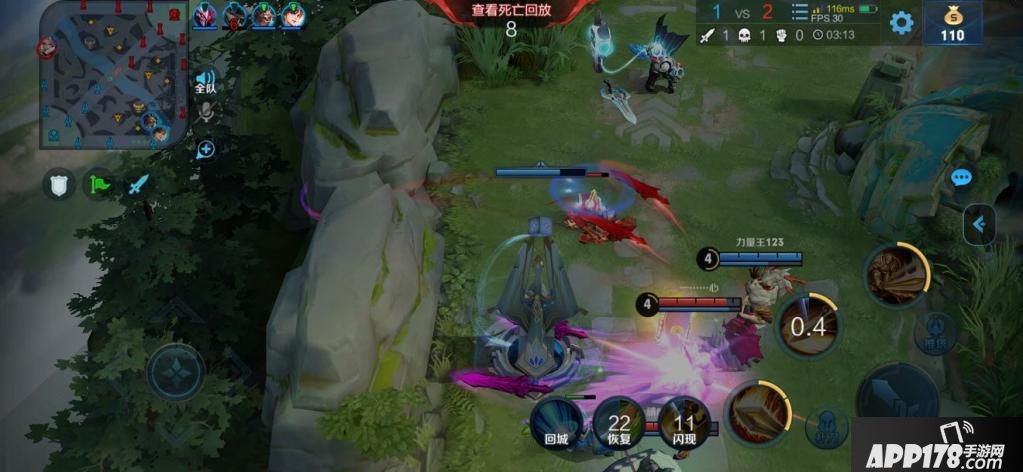Screen dimensions: 1023x472
Task: Expand the side panel arrow
Action: [x=979, y=225]
